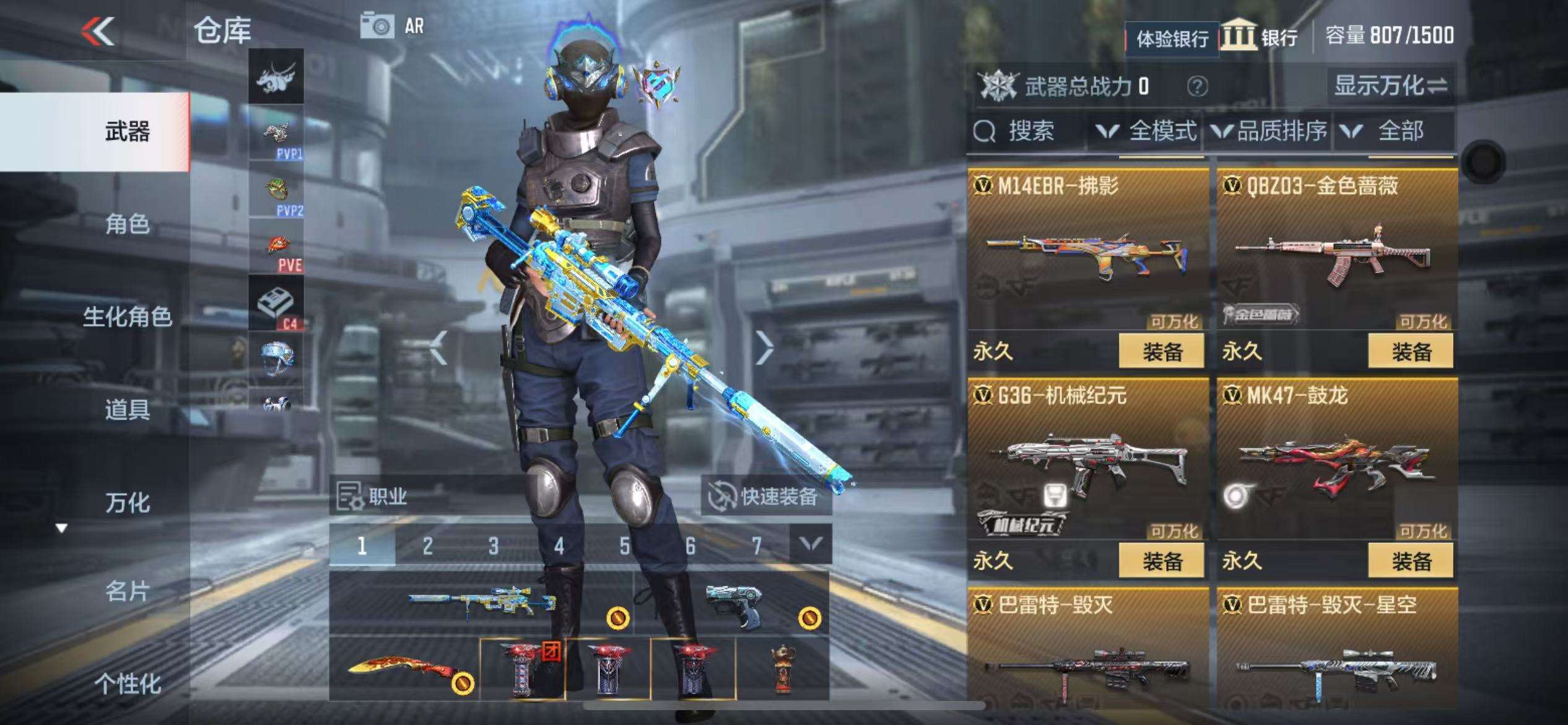Use 快速装备 quick equip

(767, 496)
